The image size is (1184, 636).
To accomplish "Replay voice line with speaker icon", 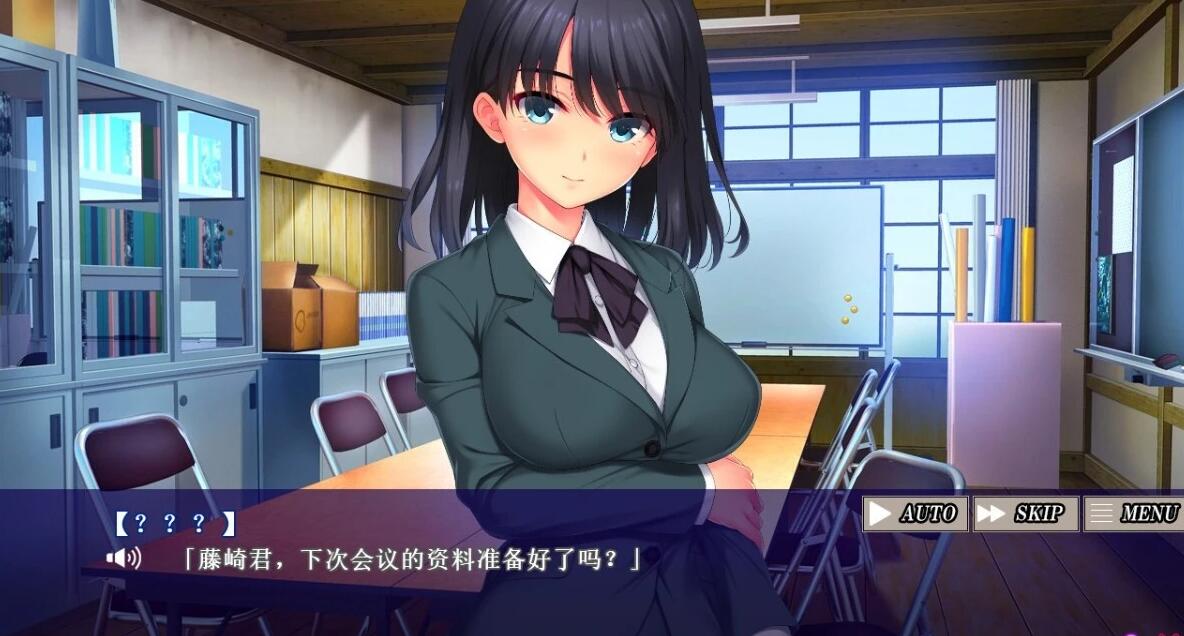I will (123, 557).
